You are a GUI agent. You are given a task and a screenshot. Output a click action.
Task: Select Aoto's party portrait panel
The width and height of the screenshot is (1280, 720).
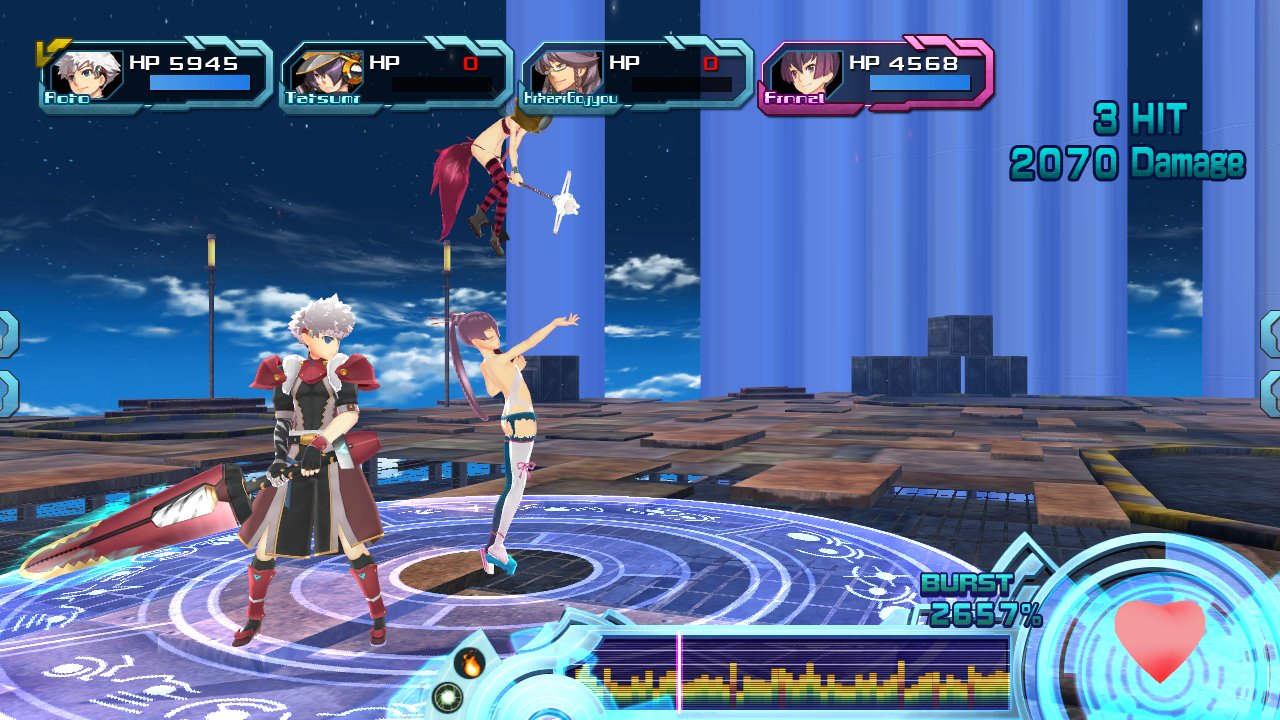click(155, 74)
